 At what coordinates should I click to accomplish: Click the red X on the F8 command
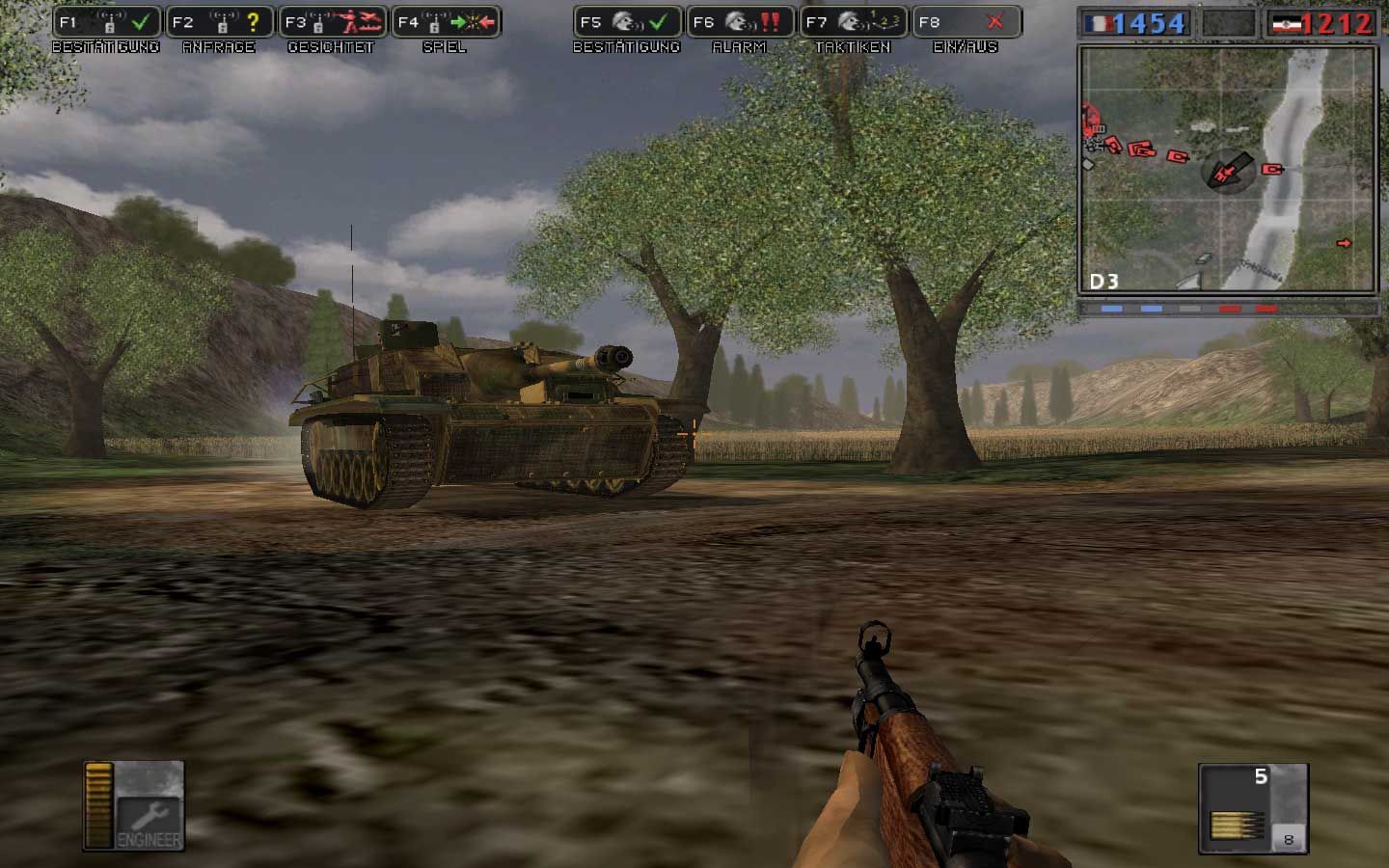pos(996,21)
